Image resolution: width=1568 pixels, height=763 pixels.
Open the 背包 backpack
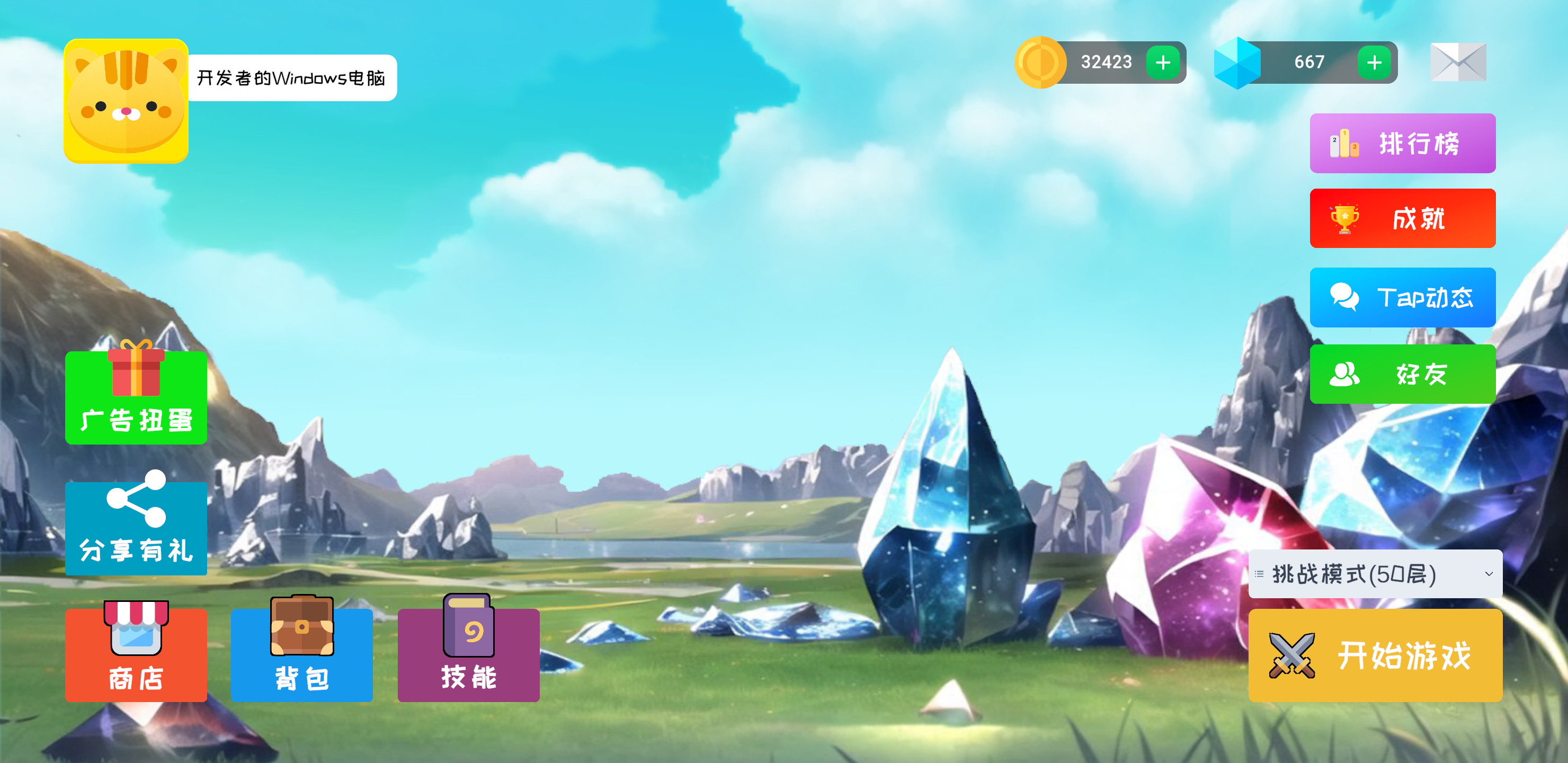(301, 654)
